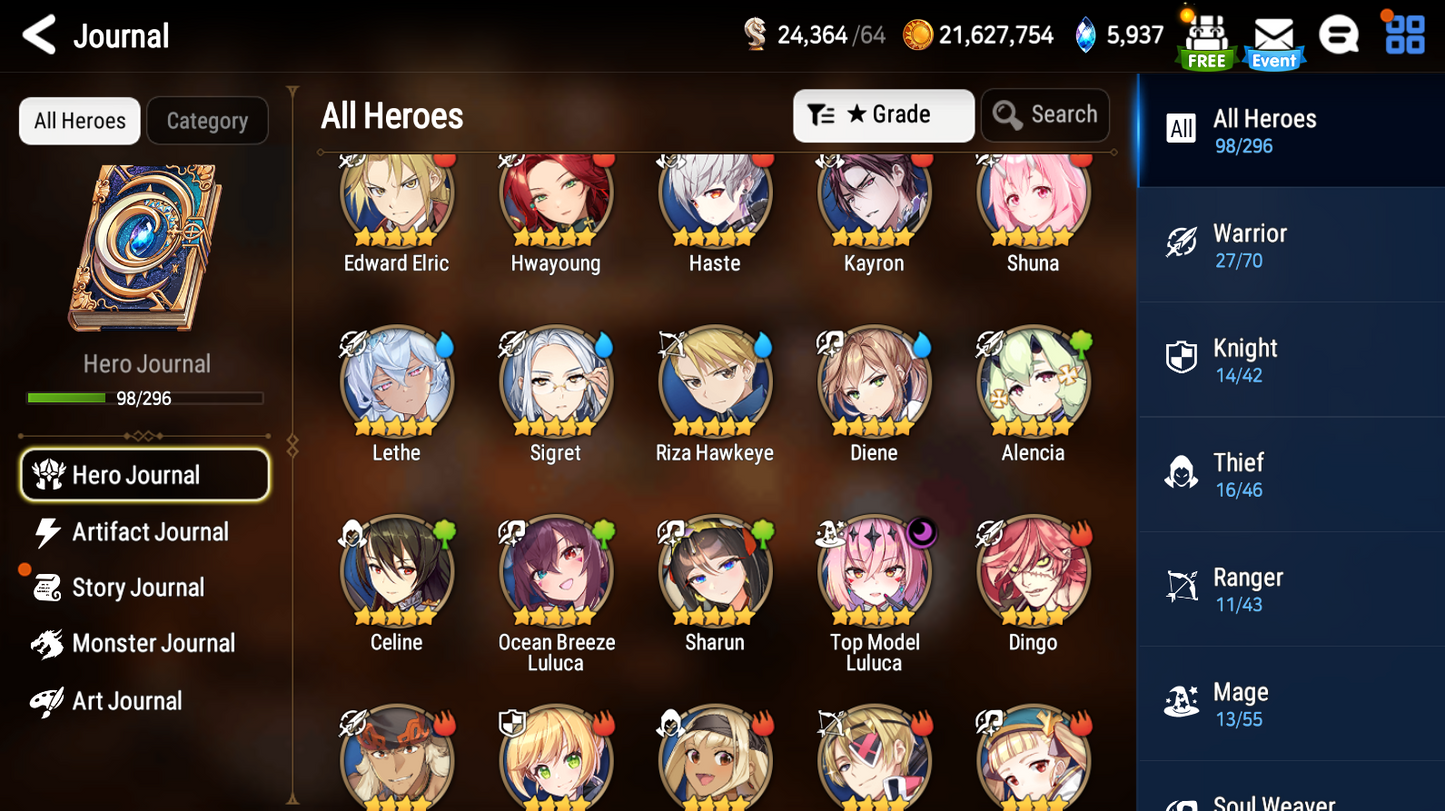Select the Hwayoung hero portrait
The height and width of the screenshot is (811, 1445).
click(555, 195)
